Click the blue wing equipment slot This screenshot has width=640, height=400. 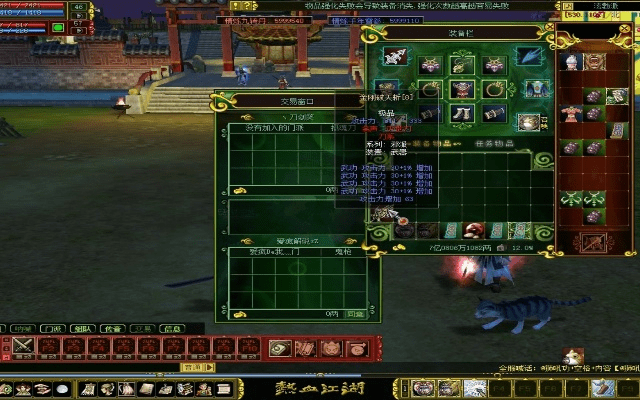(x=530, y=56)
